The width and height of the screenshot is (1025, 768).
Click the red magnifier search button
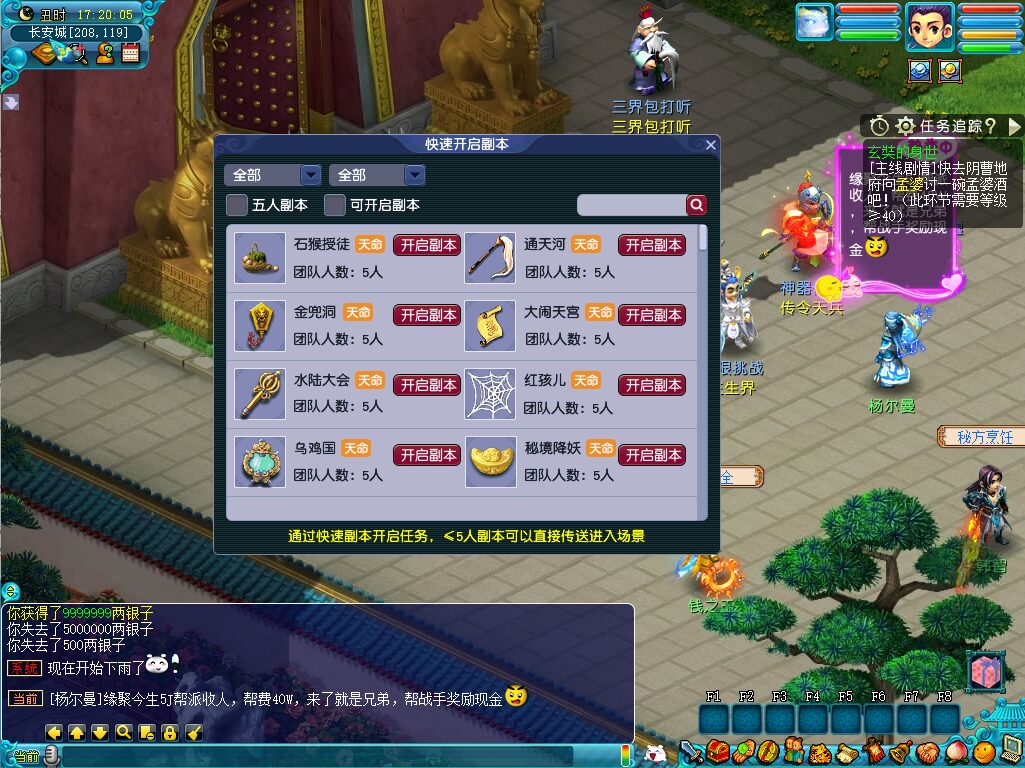696,205
